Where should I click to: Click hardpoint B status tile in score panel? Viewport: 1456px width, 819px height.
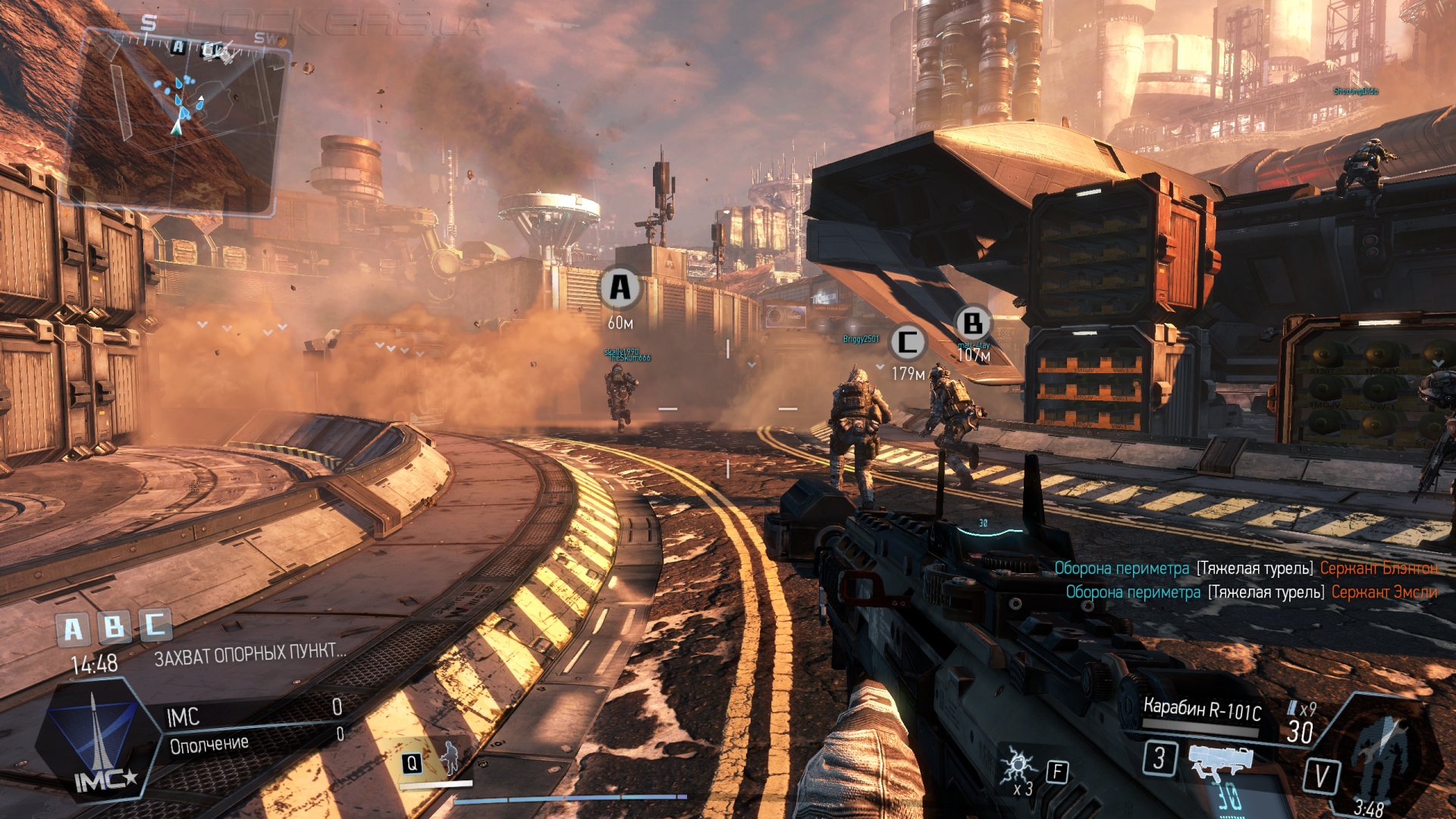coord(115,627)
